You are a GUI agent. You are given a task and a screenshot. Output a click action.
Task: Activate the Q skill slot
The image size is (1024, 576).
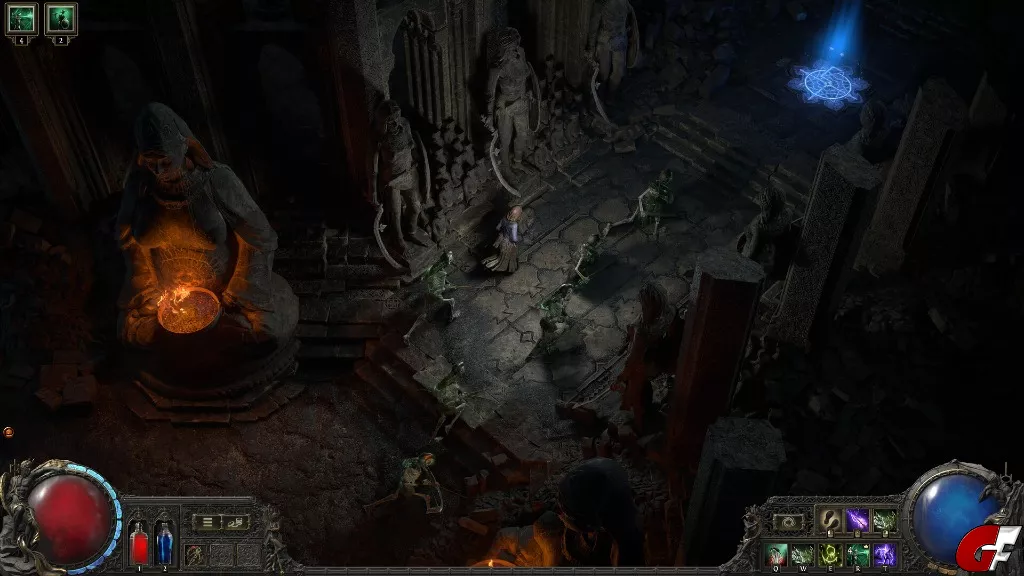pyautogui.click(x=778, y=554)
